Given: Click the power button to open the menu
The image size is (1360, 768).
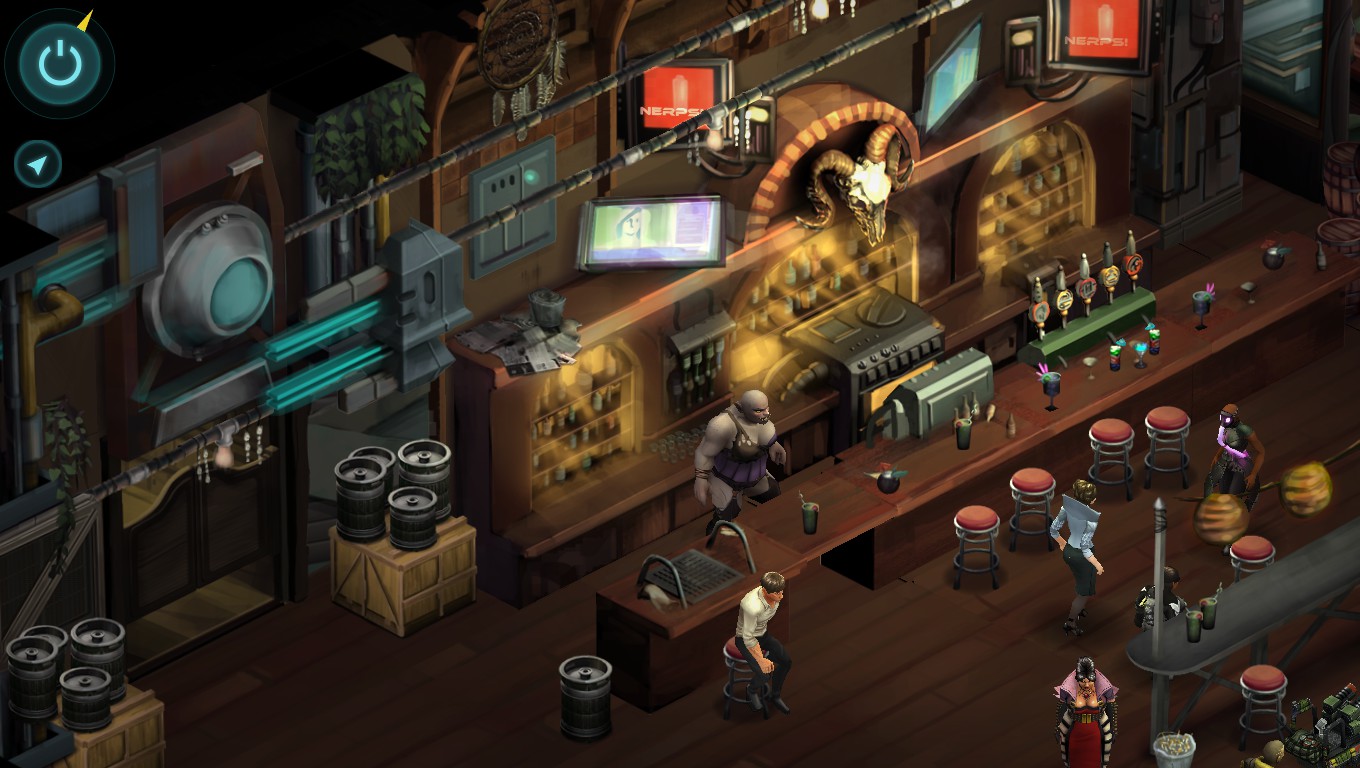Looking at the screenshot, I should [58, 62].
